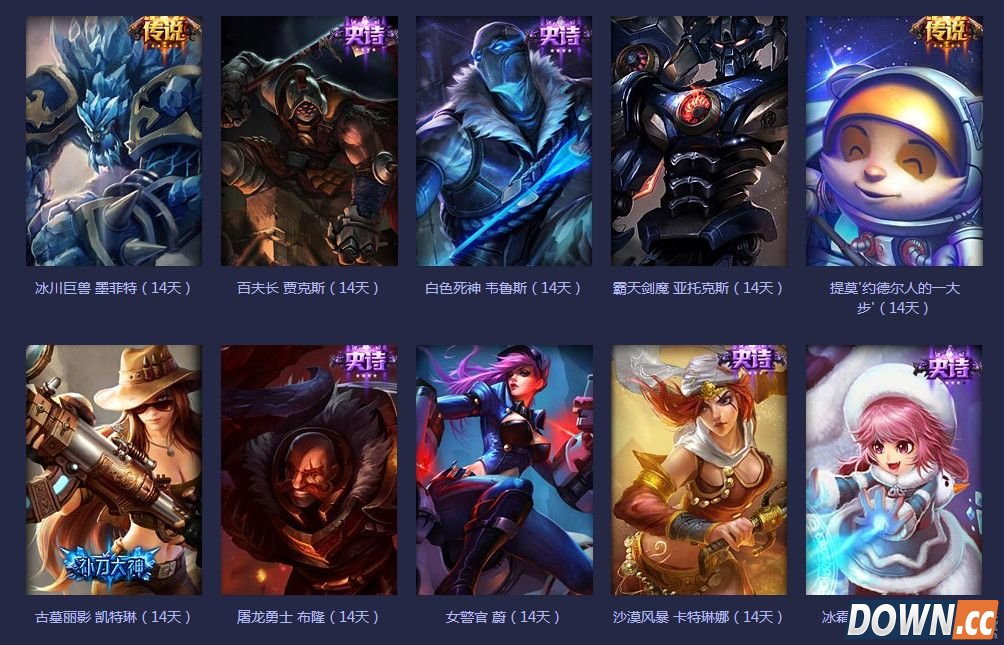This screenshot has height=645, width=1004.
Task: Select the 女警官 蔚 skin card
Action: pos(504,470)
